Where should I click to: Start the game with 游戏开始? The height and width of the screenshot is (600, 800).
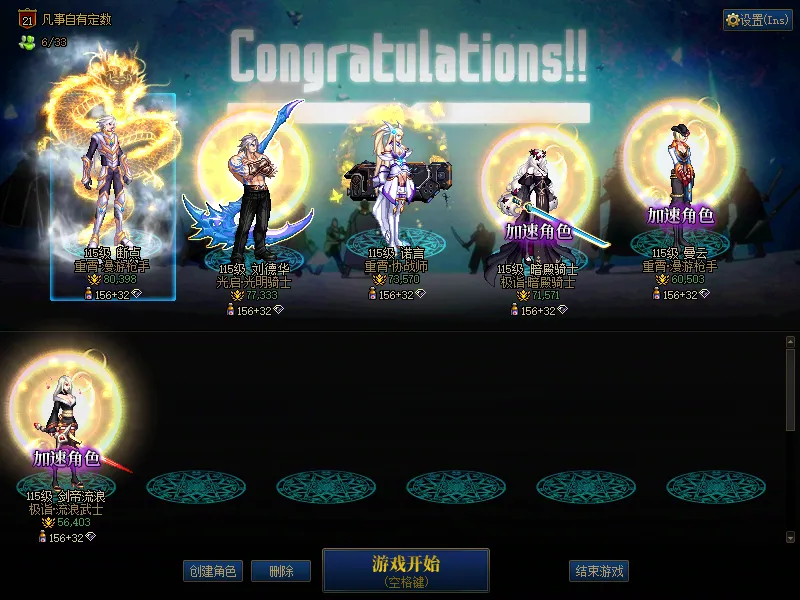(405, 569)
